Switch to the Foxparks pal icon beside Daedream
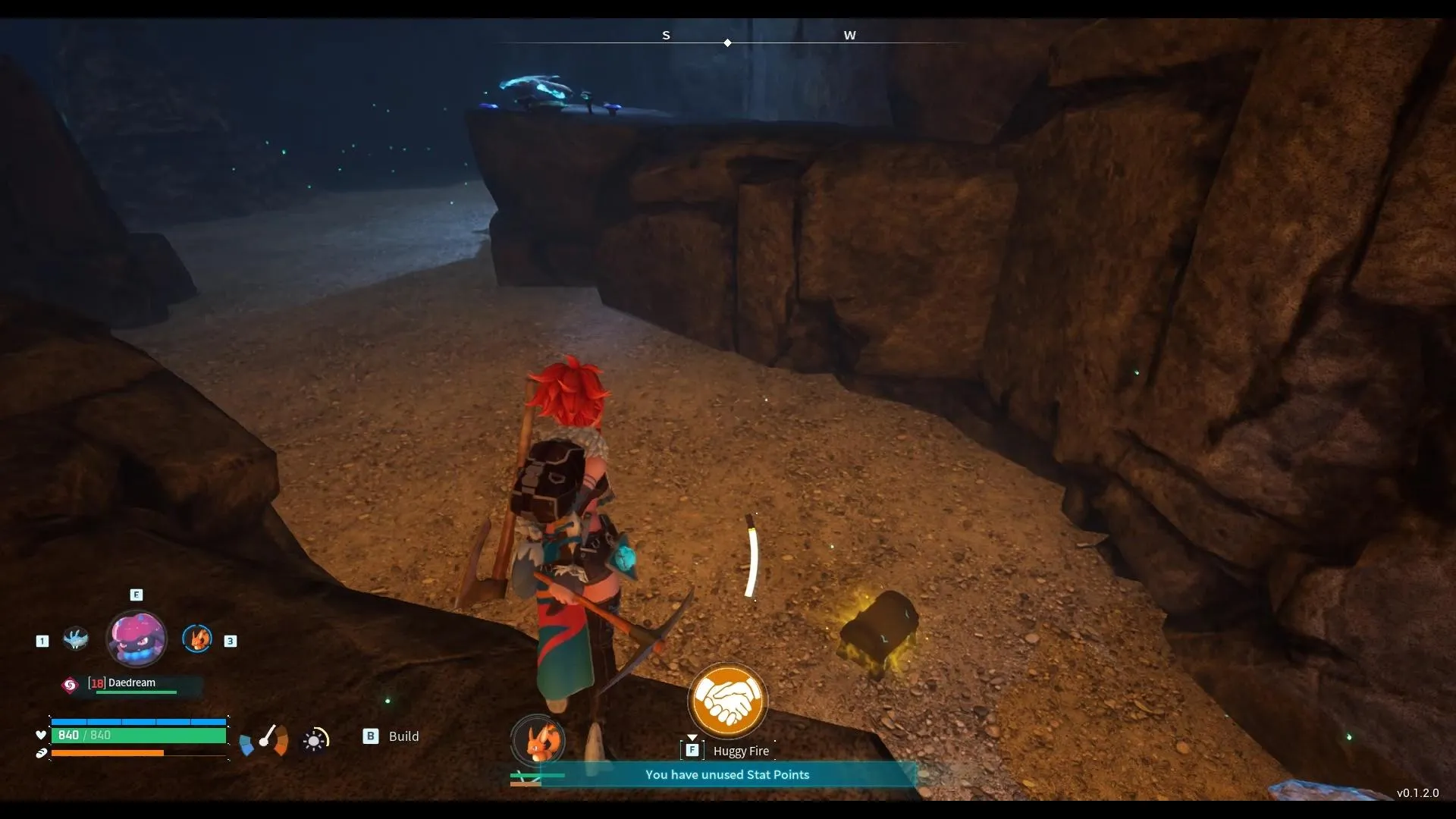This screenshot has width=1456, height=819. click(197, 639)
